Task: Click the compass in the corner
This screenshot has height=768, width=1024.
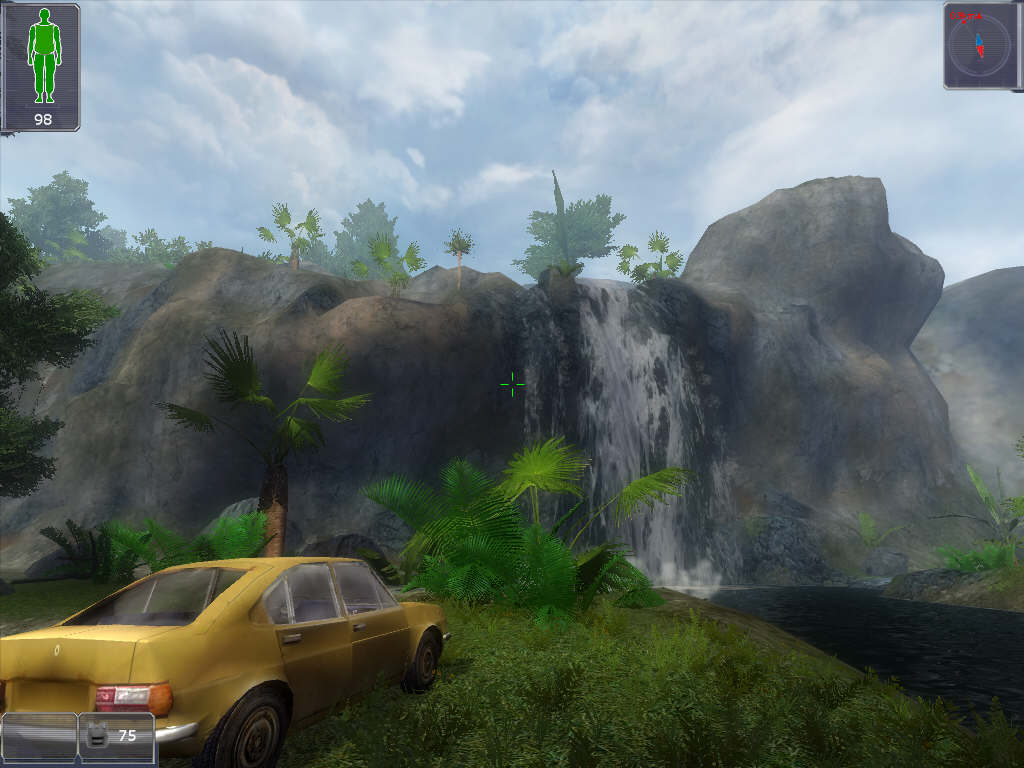Action: pos(981,45)
